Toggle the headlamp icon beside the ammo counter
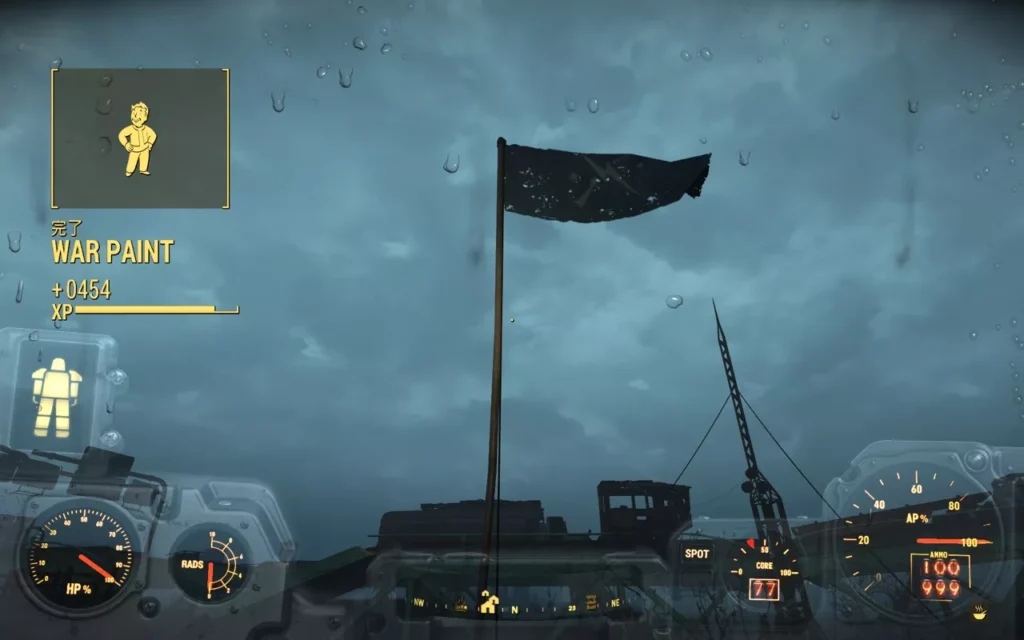This screenshot has height=640, width=1024. tap(978, 611)
